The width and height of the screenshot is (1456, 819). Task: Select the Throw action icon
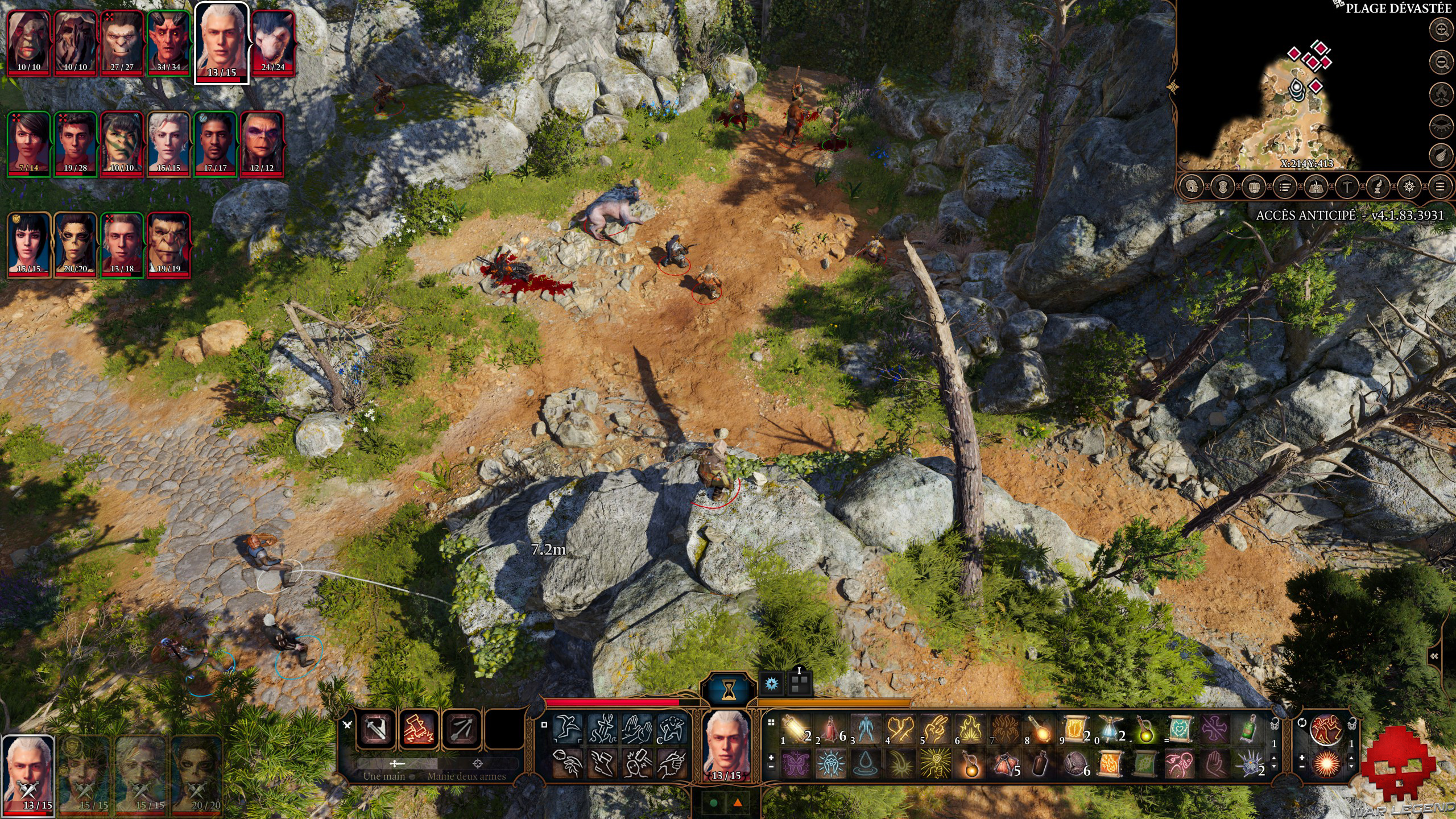click(568, 763)
